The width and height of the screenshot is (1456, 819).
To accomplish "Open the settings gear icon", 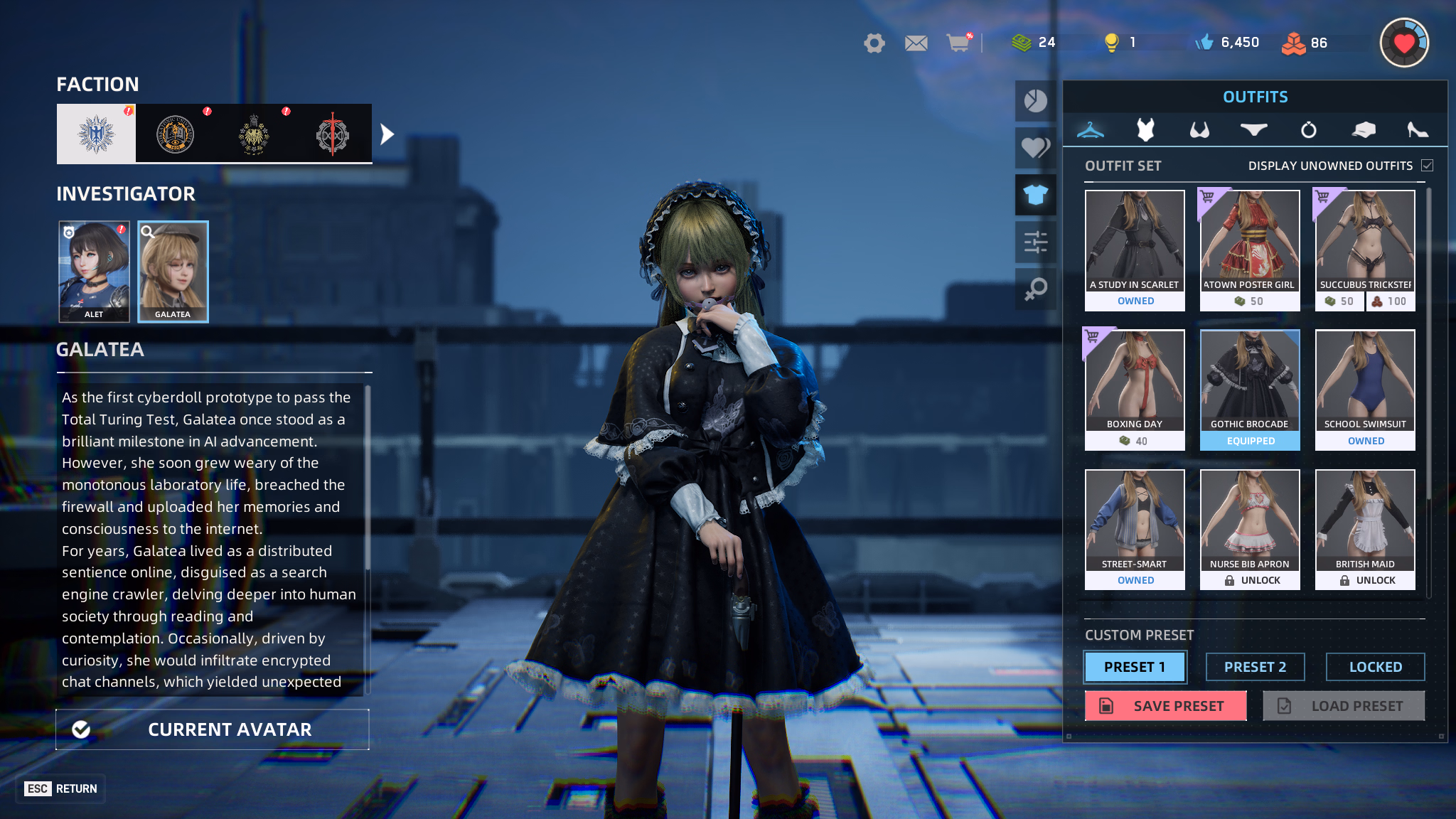I will [x=874, y=43].
